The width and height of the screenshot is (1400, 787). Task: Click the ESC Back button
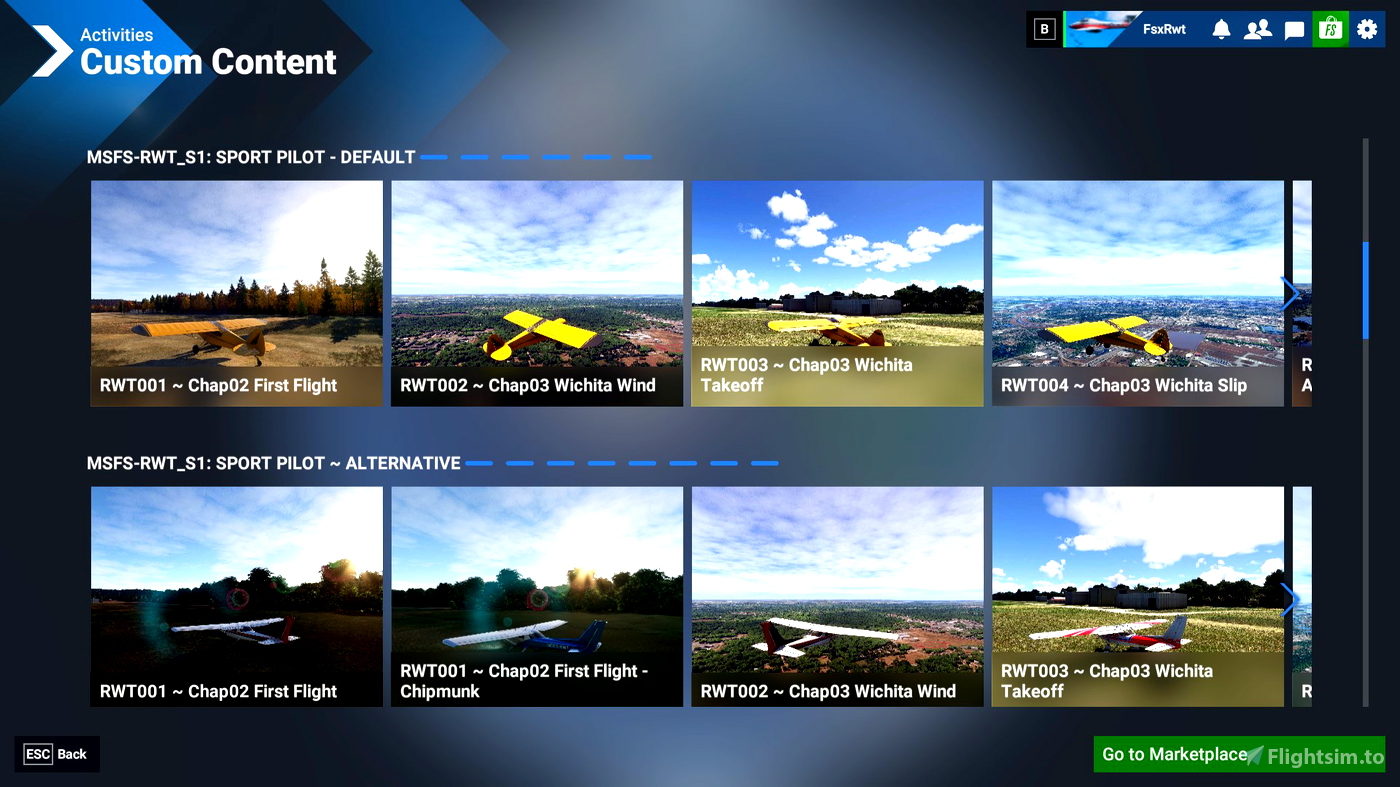point(56,754)
